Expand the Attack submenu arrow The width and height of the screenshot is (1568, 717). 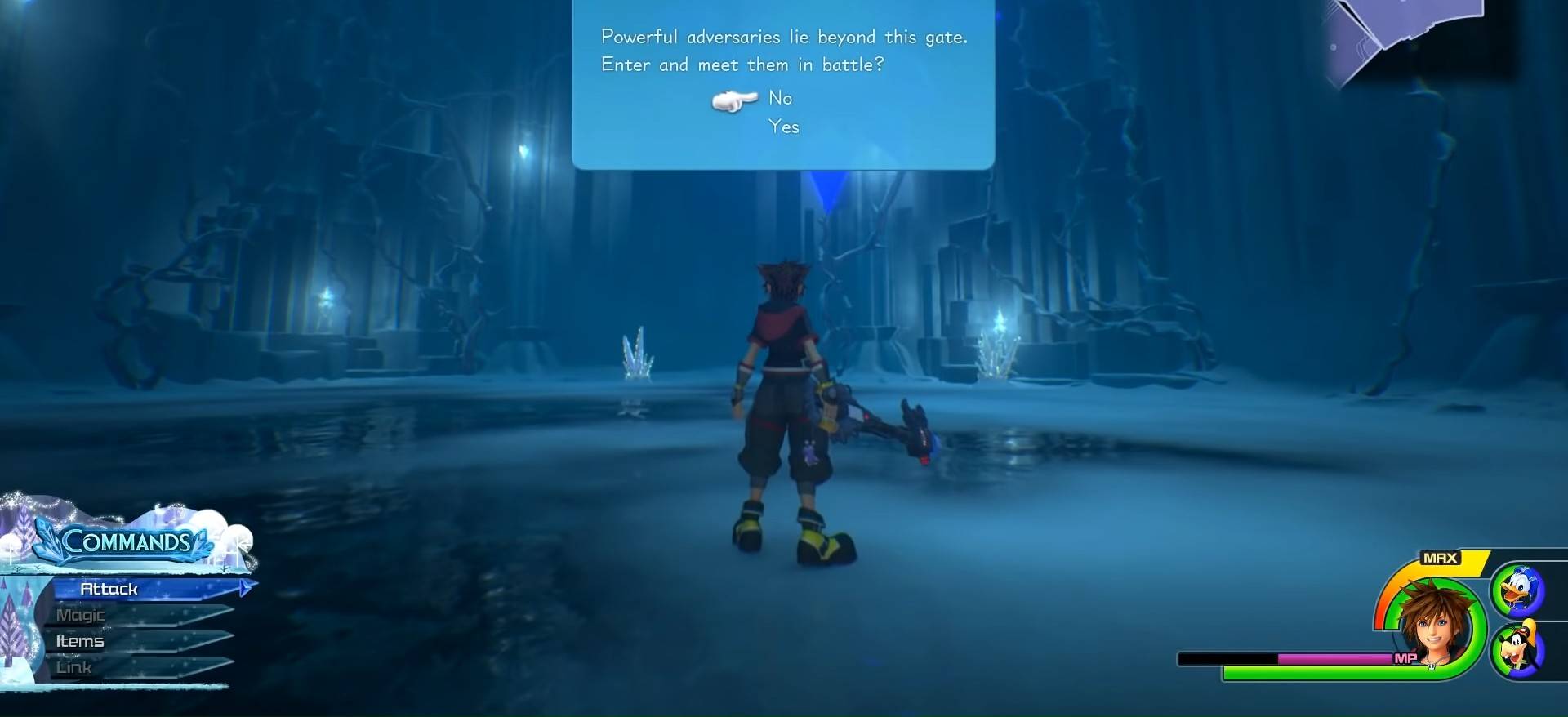245,587
